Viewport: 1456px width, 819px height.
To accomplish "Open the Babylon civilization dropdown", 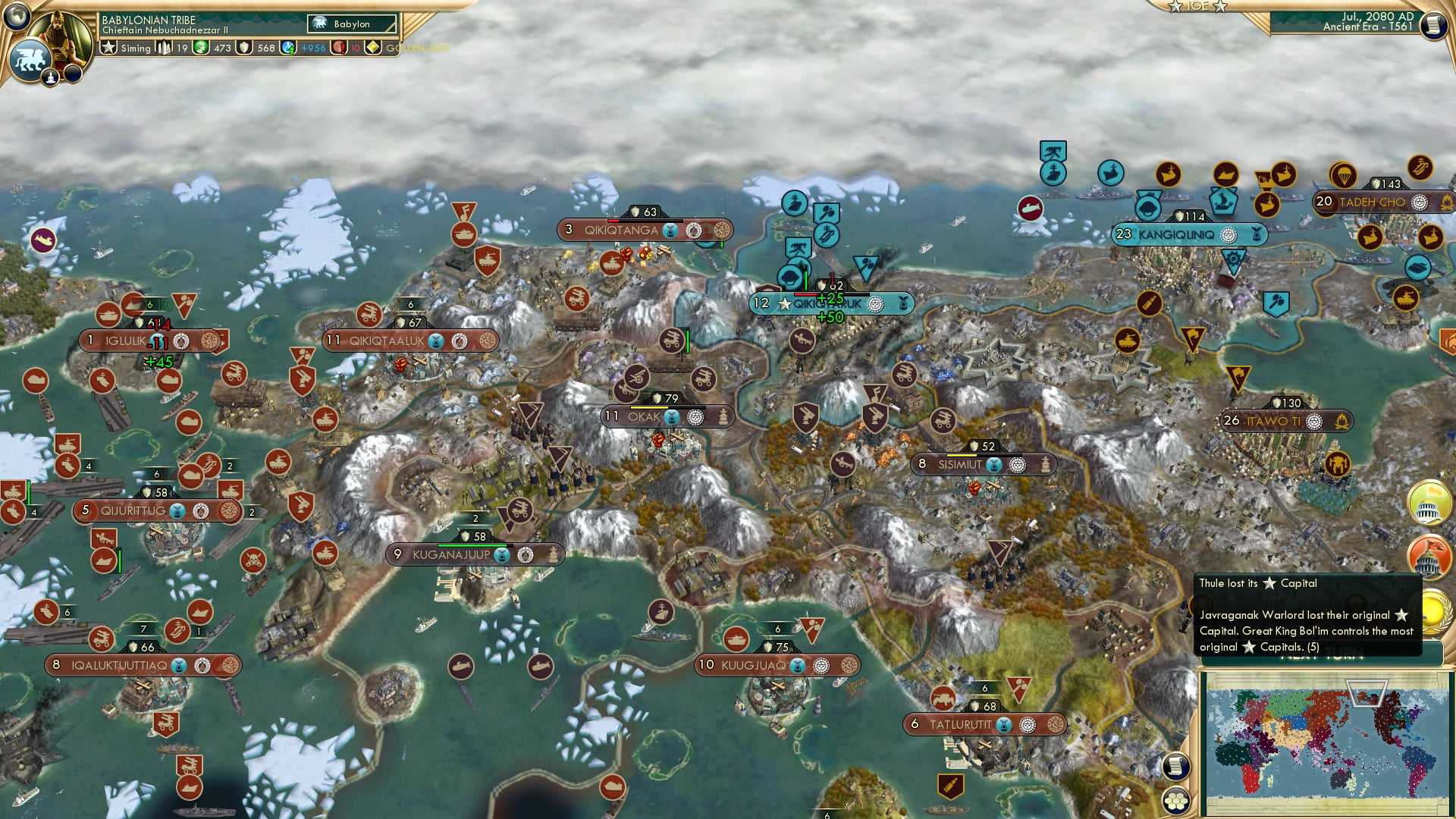I will coord(350,24).
